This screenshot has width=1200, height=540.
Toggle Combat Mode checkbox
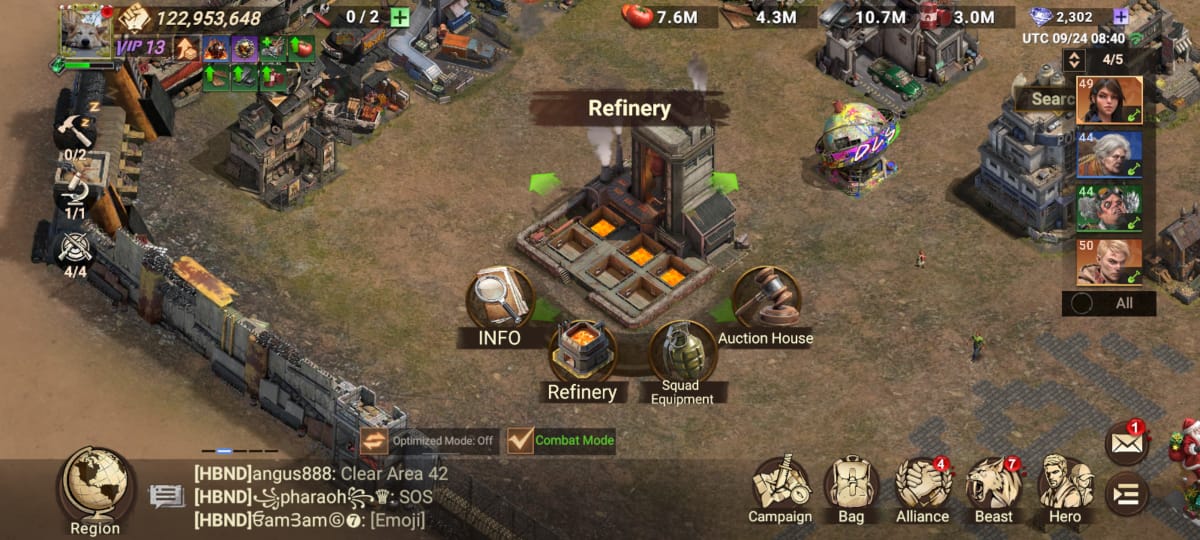click(521, 440)
